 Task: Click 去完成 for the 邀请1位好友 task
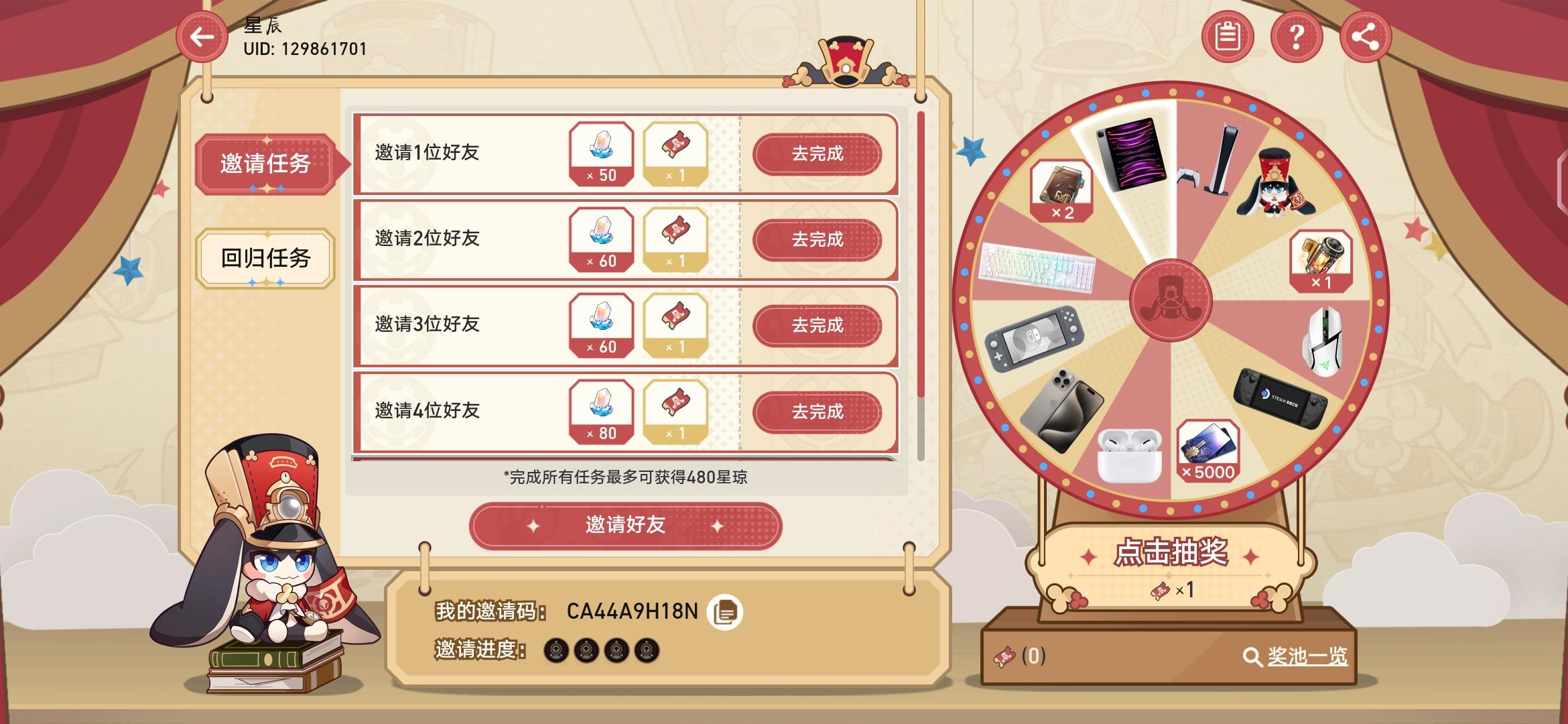[819, 154]
